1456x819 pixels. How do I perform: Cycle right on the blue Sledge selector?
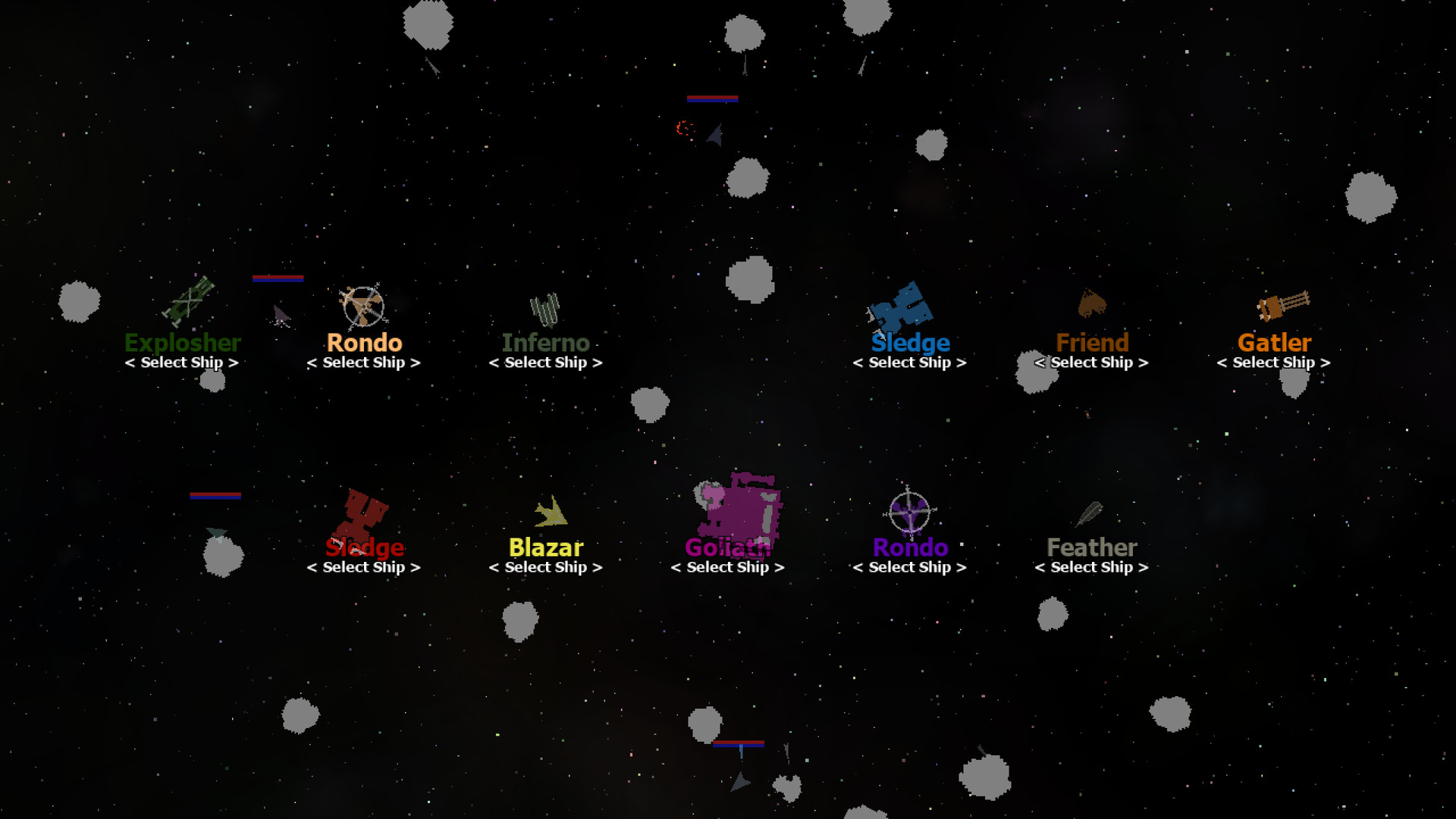coord(963,362)
